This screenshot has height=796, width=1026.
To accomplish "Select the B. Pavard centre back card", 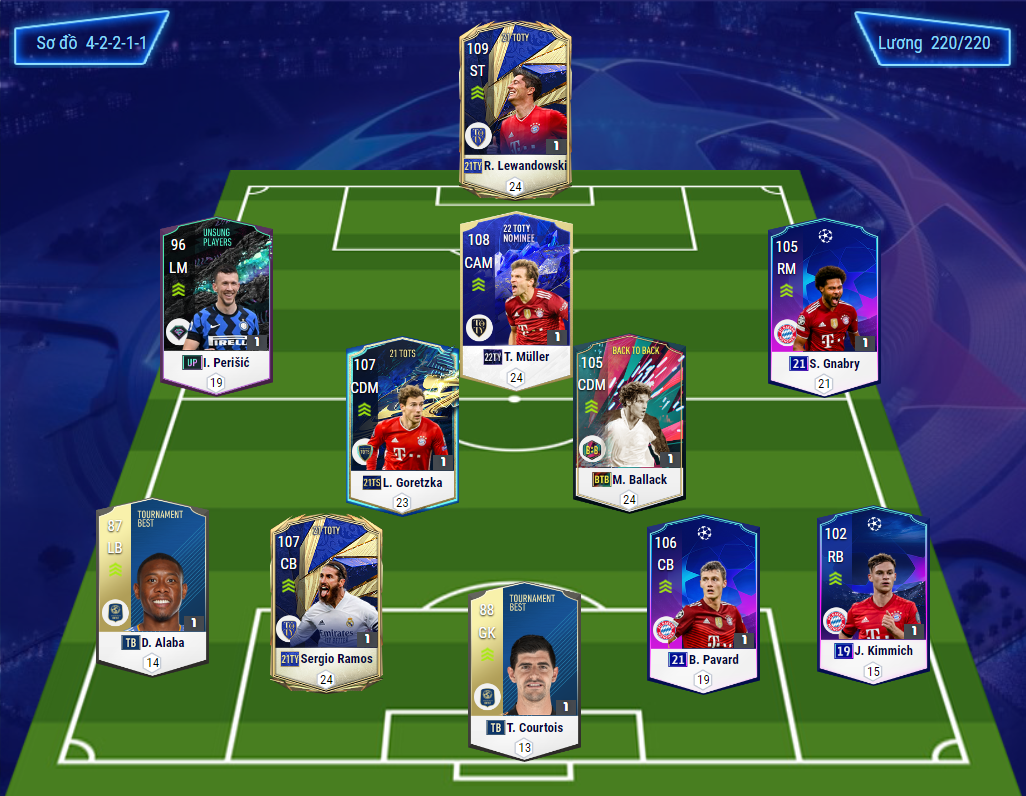I will pyautogui.click(x=702, y=600).
